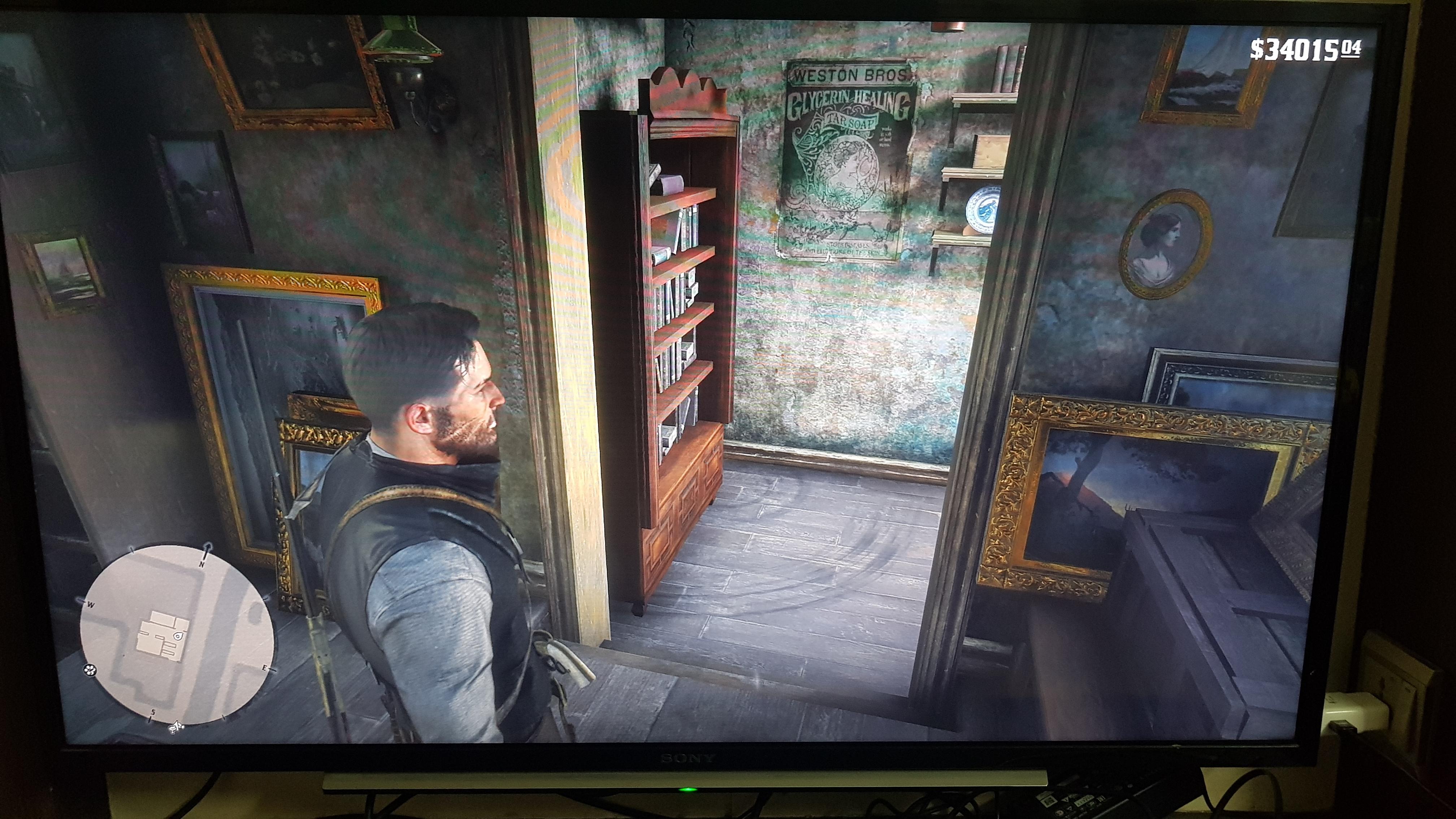Screen dimensions: 1456x819
Task: Click the dog marker on the minimap edge
Action: pos(176,727)
